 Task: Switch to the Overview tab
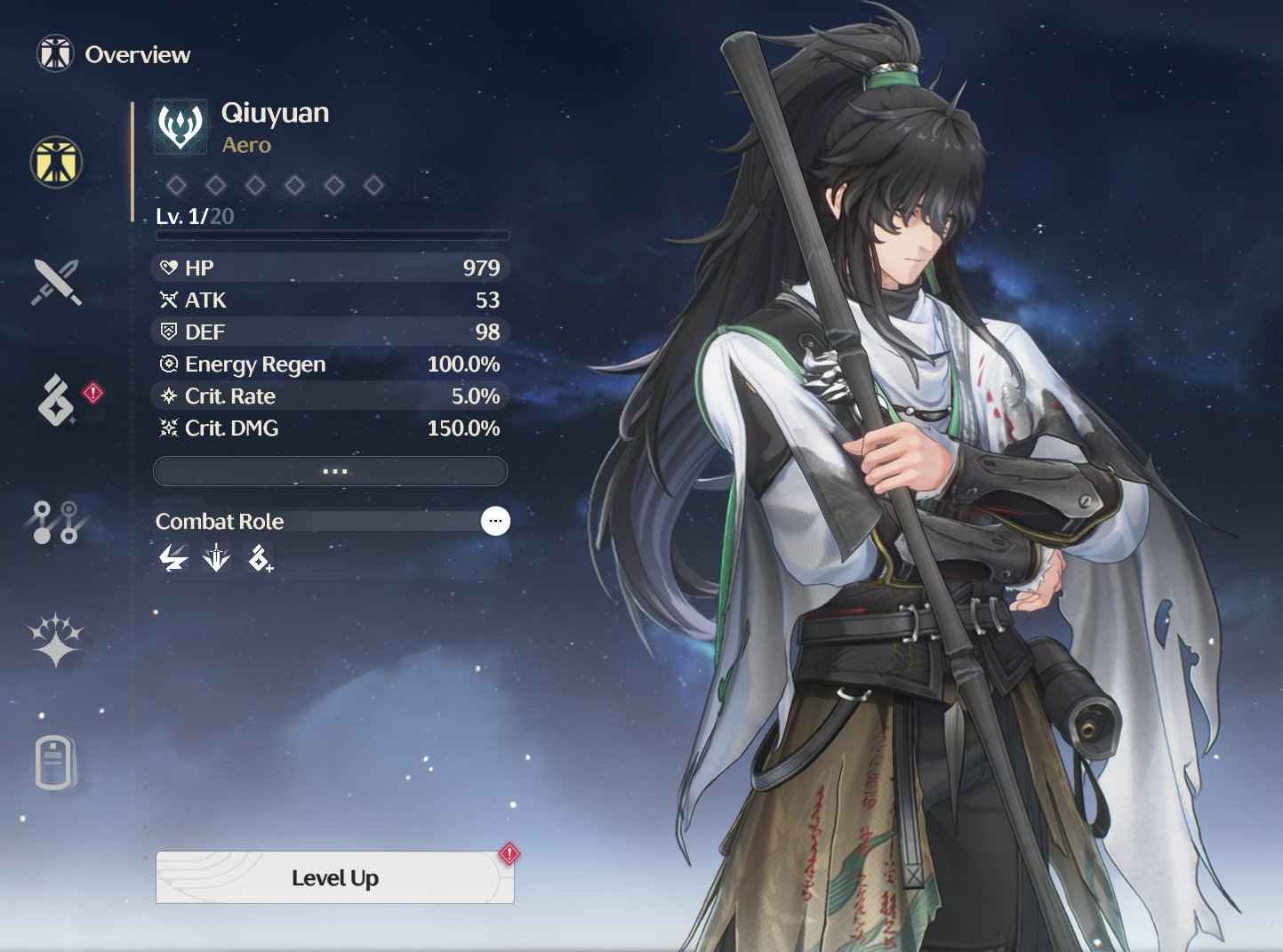pyautogui.click(x=114, y=54)
